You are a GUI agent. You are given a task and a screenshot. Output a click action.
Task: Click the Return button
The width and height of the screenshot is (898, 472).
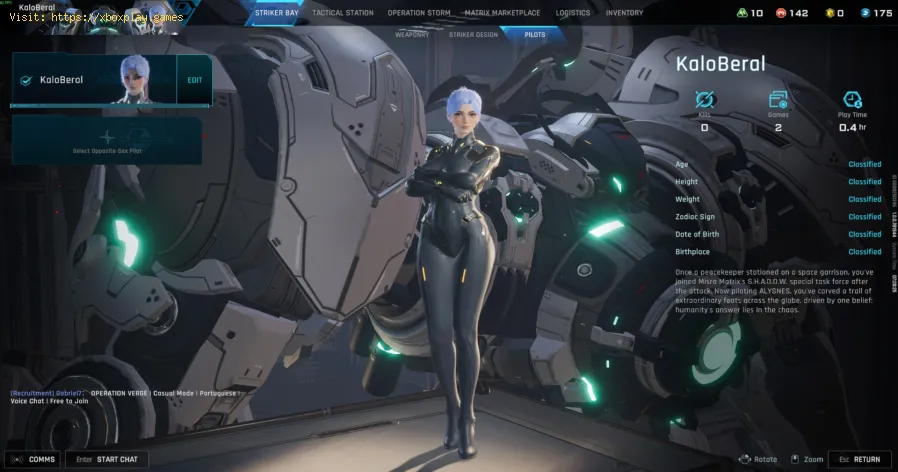[x=859, y=459]
